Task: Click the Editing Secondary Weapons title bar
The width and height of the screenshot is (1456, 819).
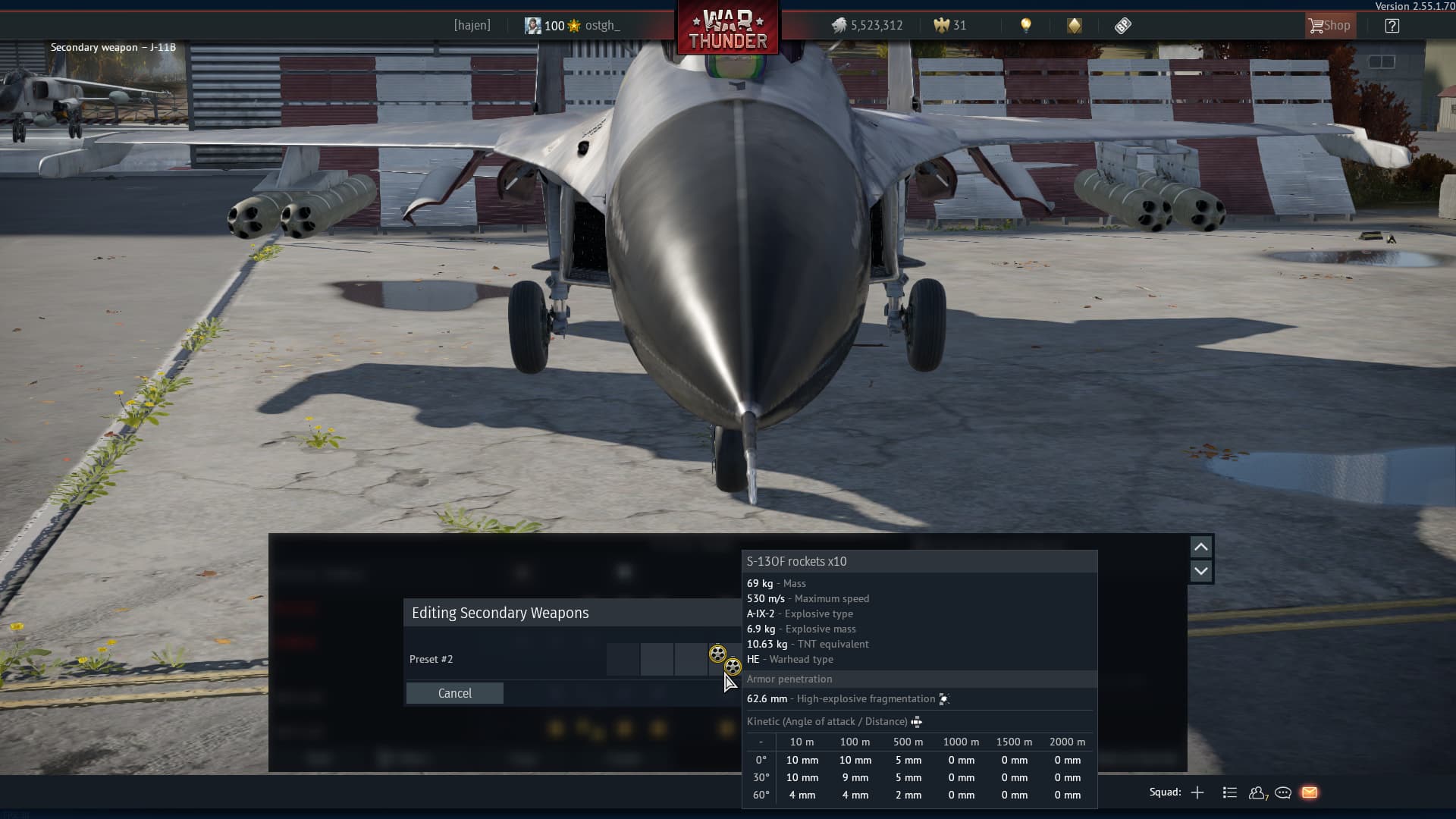Action: tap(500, 613)
